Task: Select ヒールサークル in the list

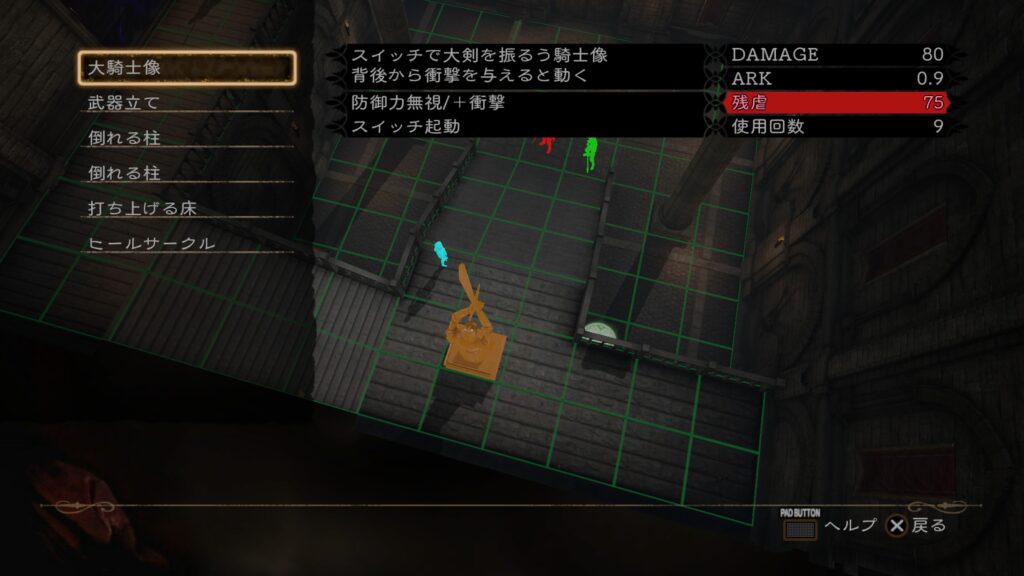Action: coord(187,244)
